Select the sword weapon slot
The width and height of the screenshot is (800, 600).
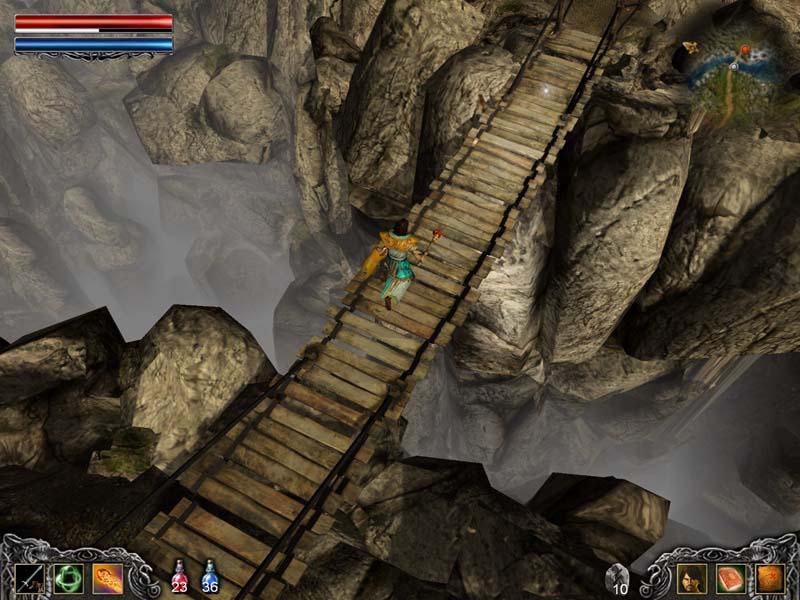point(29,577)
